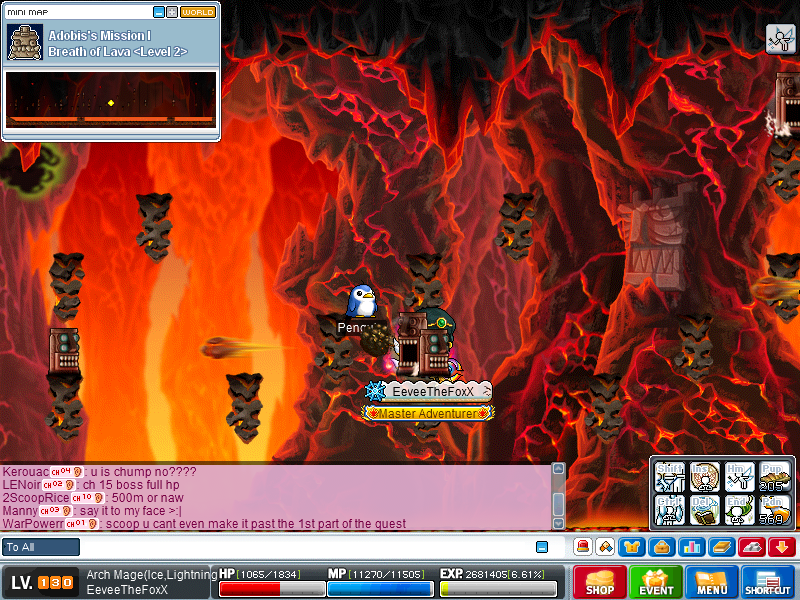Open the World map from minimap
This screenshot has width=800, height=600.
[197, 12]
